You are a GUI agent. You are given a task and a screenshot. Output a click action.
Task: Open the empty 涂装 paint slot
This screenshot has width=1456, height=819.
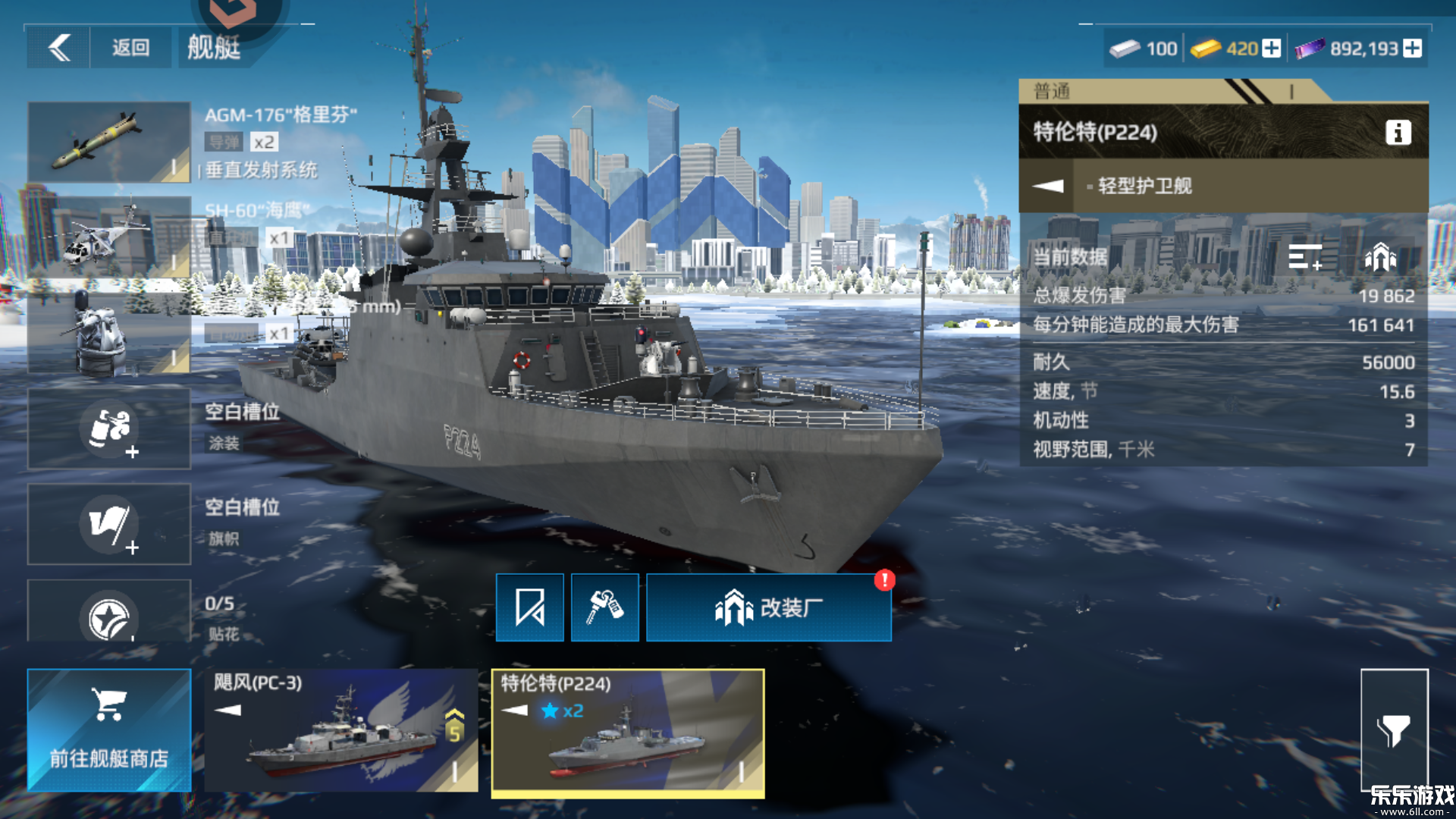(109, 428)
